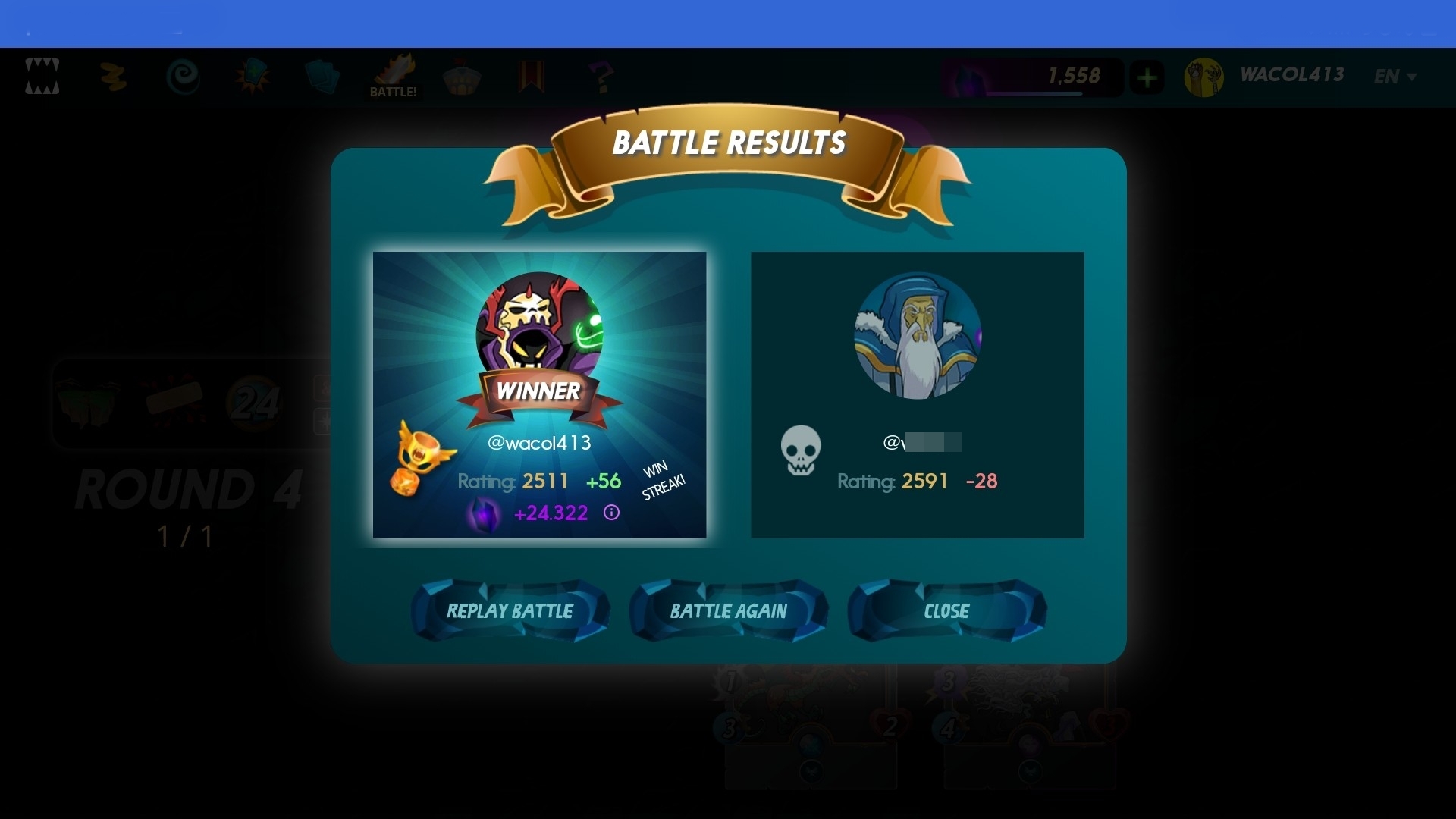The height and width of the screenshot is (819, 1456).
Task: Open your profile via the WACOL413 avatar
Action: [1205, 76]
